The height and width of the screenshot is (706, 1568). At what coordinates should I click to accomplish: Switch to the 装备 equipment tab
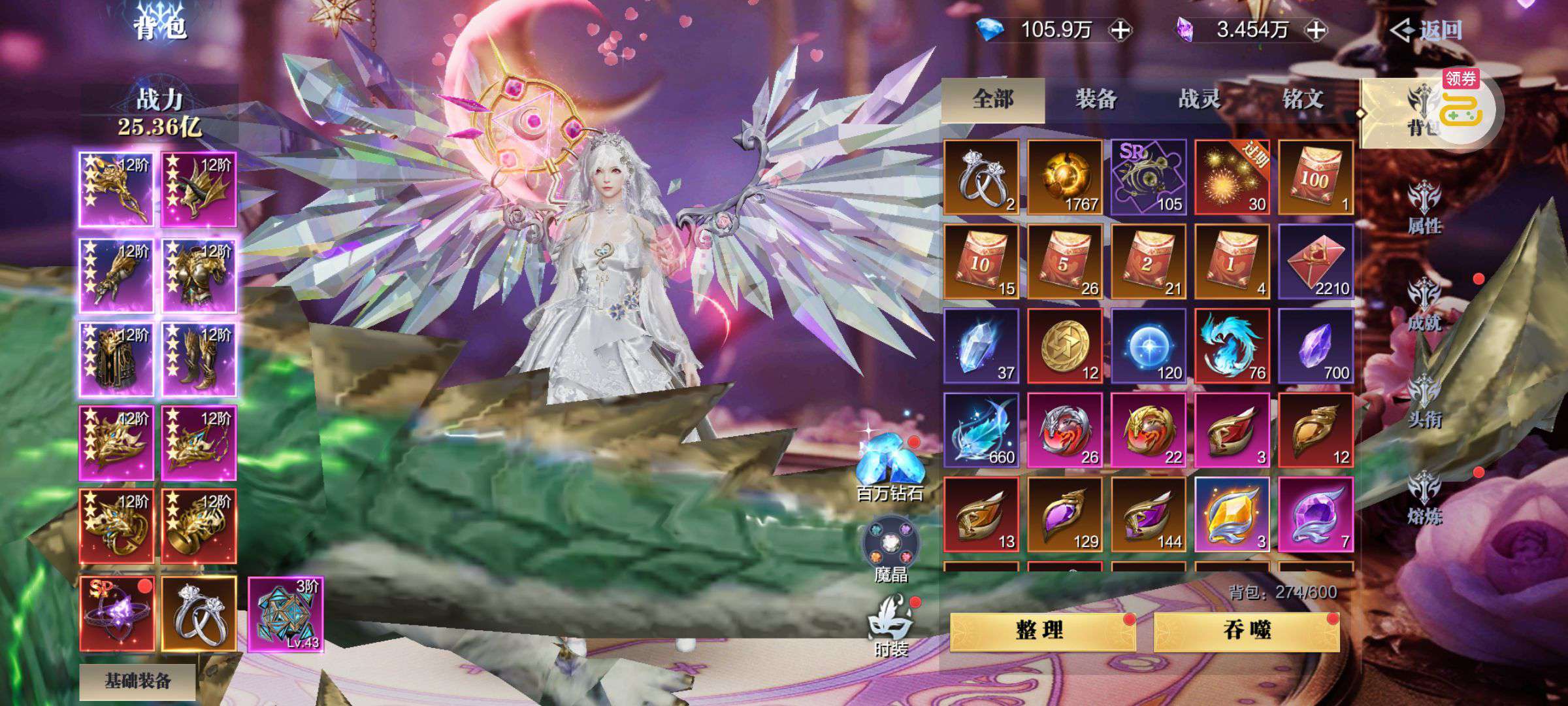point(1096,99)
